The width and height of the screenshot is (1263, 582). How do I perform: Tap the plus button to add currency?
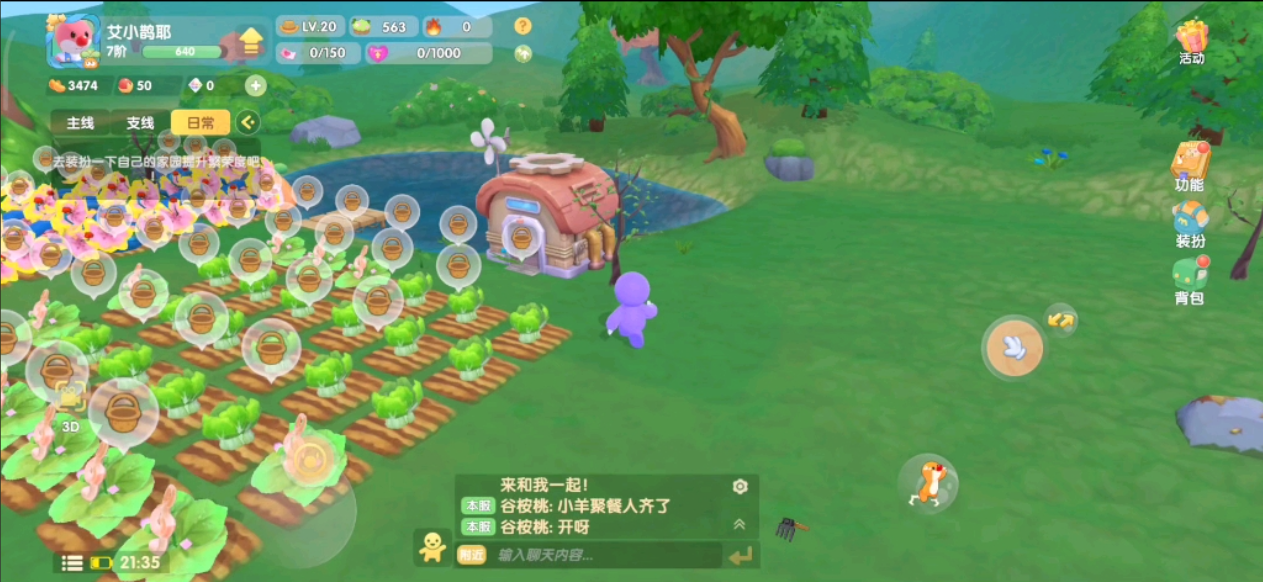(256, 86)
